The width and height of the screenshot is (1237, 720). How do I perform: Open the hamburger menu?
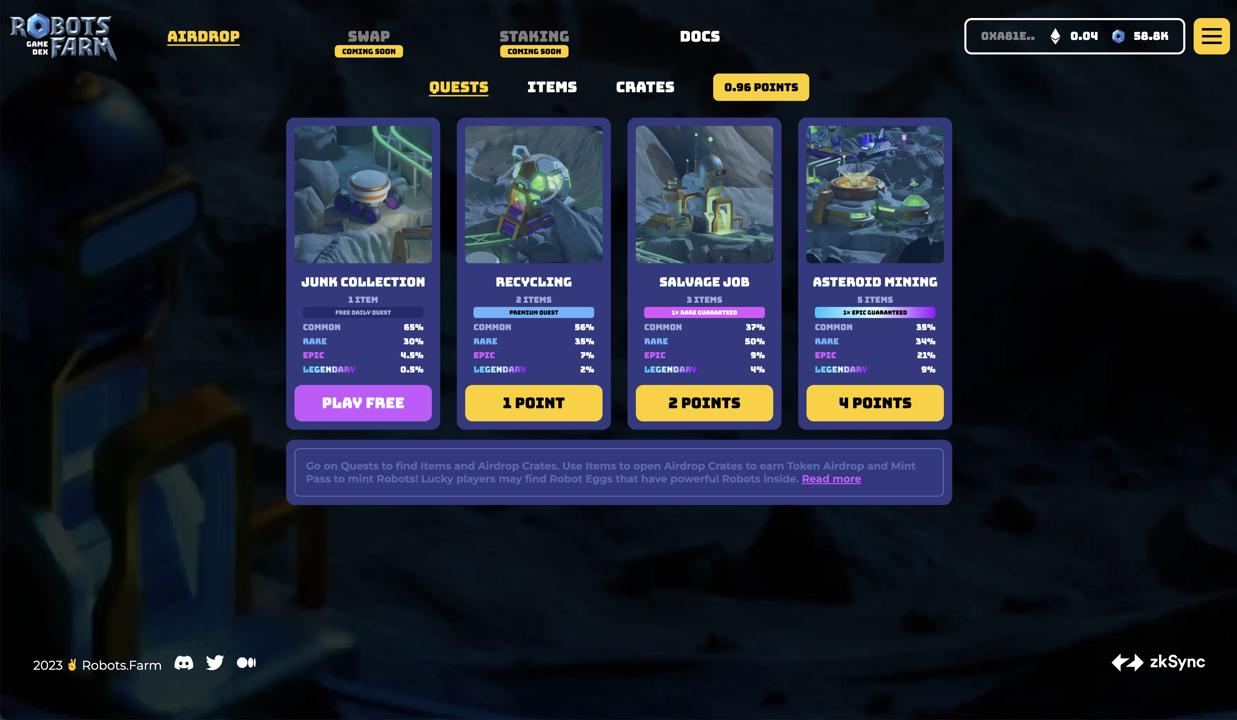coord(1211,37)
